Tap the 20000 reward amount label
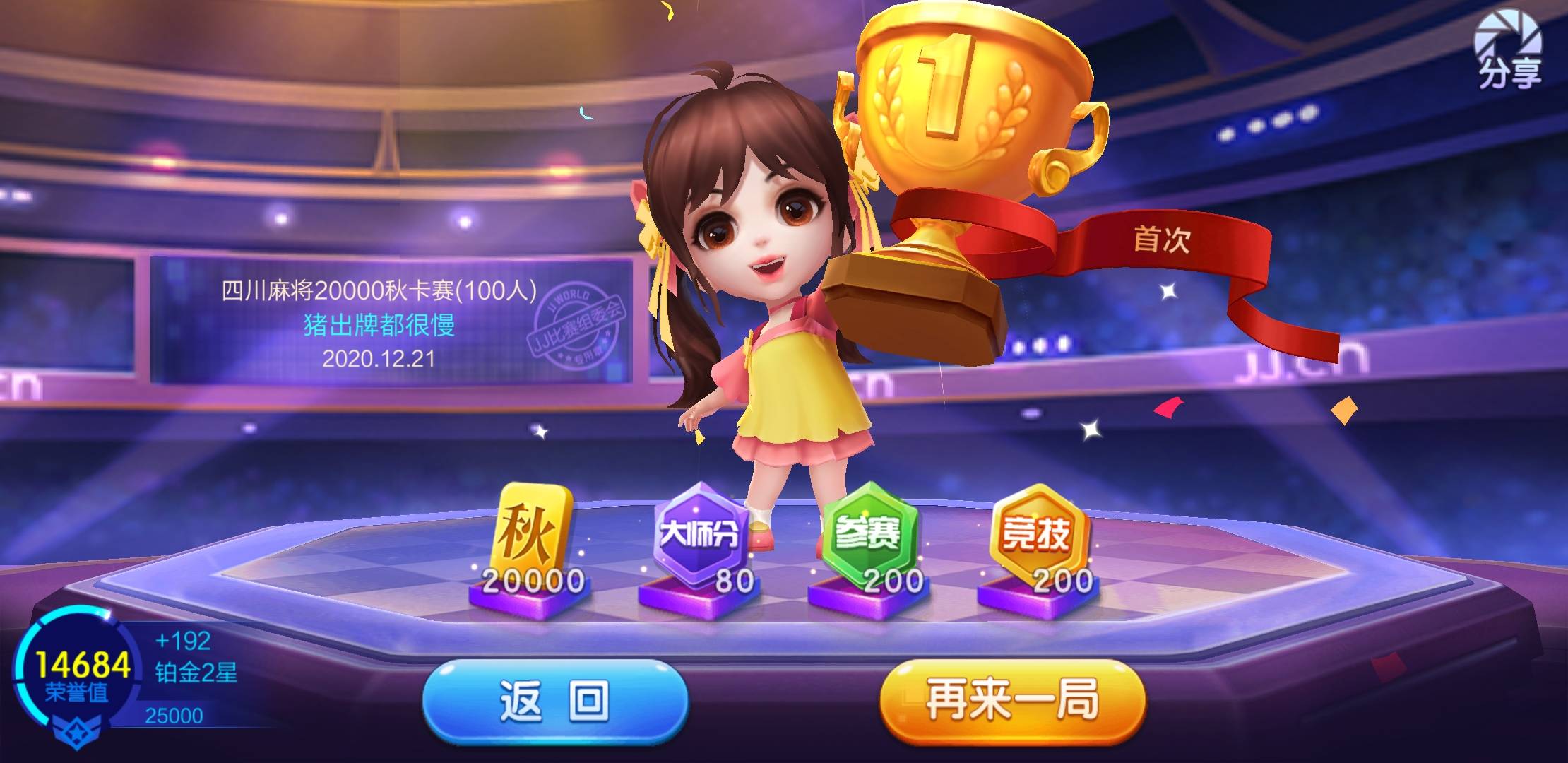The height and width of the screenshot is (763, 1568). click(533, 581)
